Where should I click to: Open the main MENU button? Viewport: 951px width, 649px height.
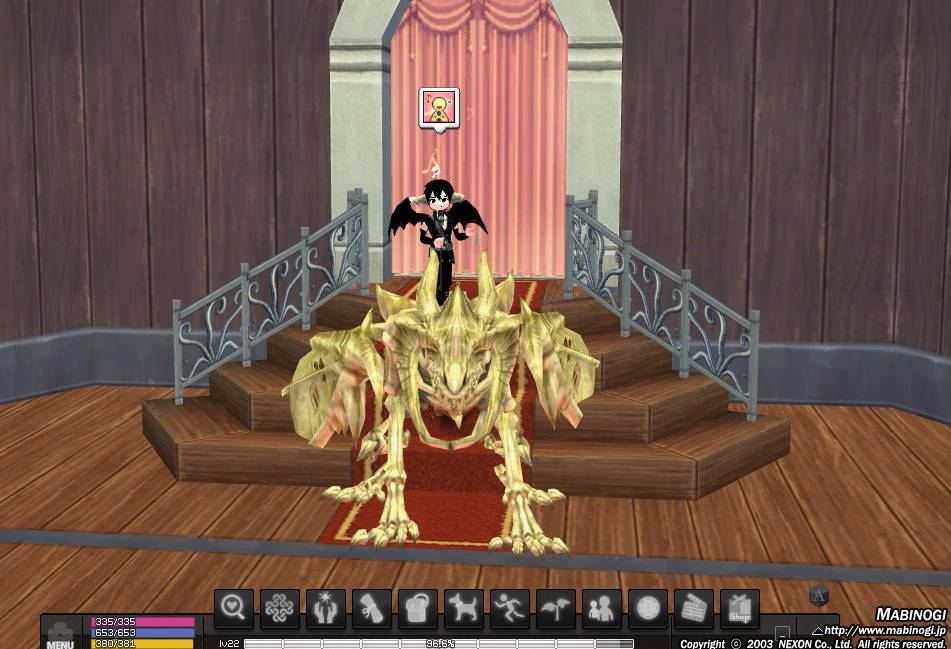click(x=60, y=636)
